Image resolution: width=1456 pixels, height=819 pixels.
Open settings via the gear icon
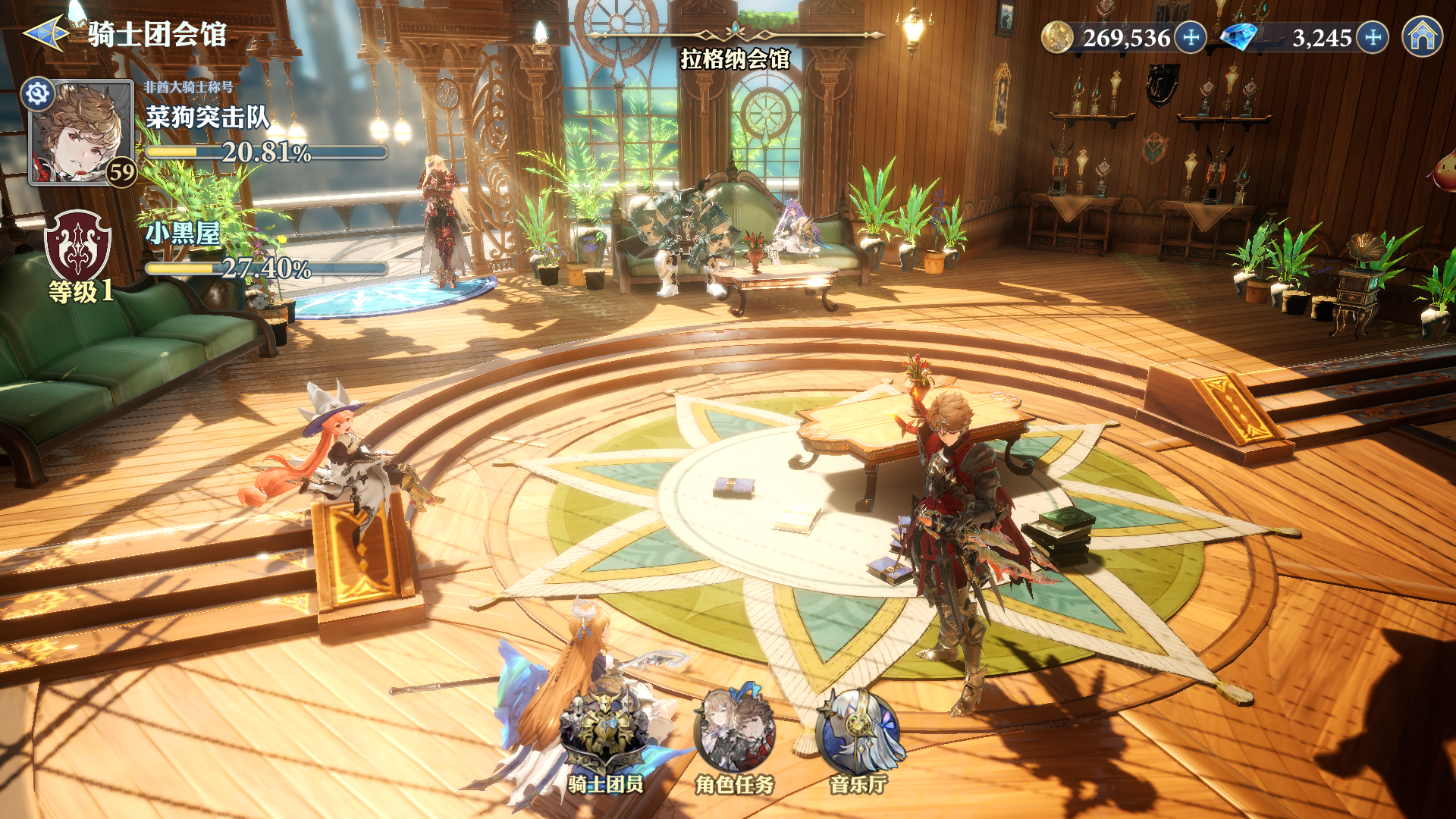click(38, 94)
